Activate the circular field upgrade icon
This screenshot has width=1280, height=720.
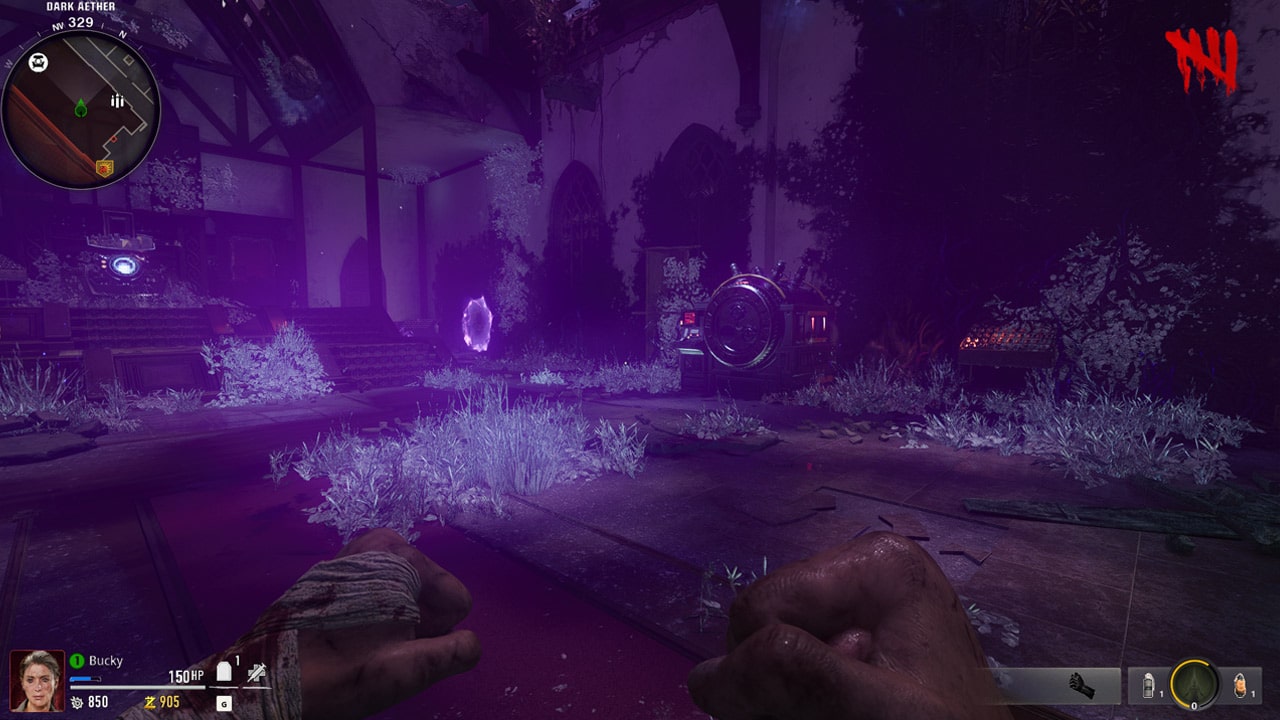(x=1195, y=685)
